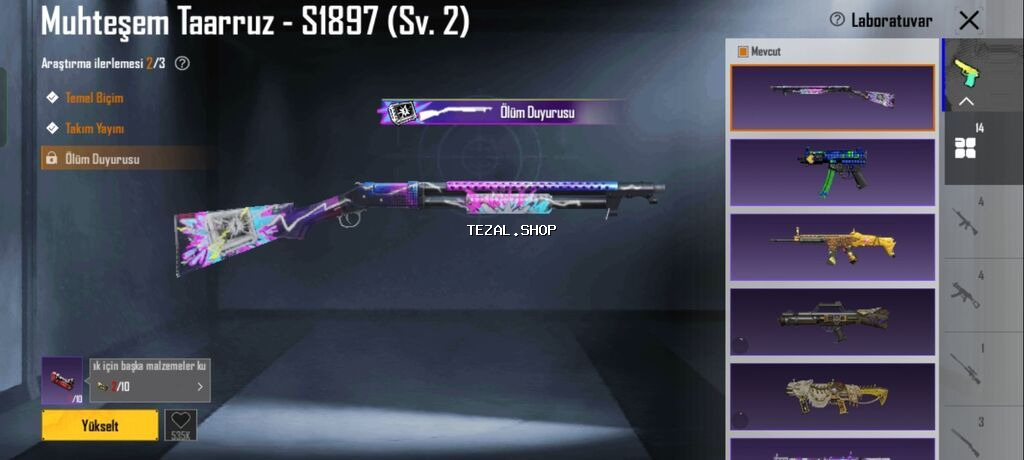The height and width of the screenshot is (460, 1024).
Task: Tap the yellow Yükselt upgrade button
Action: tap(100, 425)
